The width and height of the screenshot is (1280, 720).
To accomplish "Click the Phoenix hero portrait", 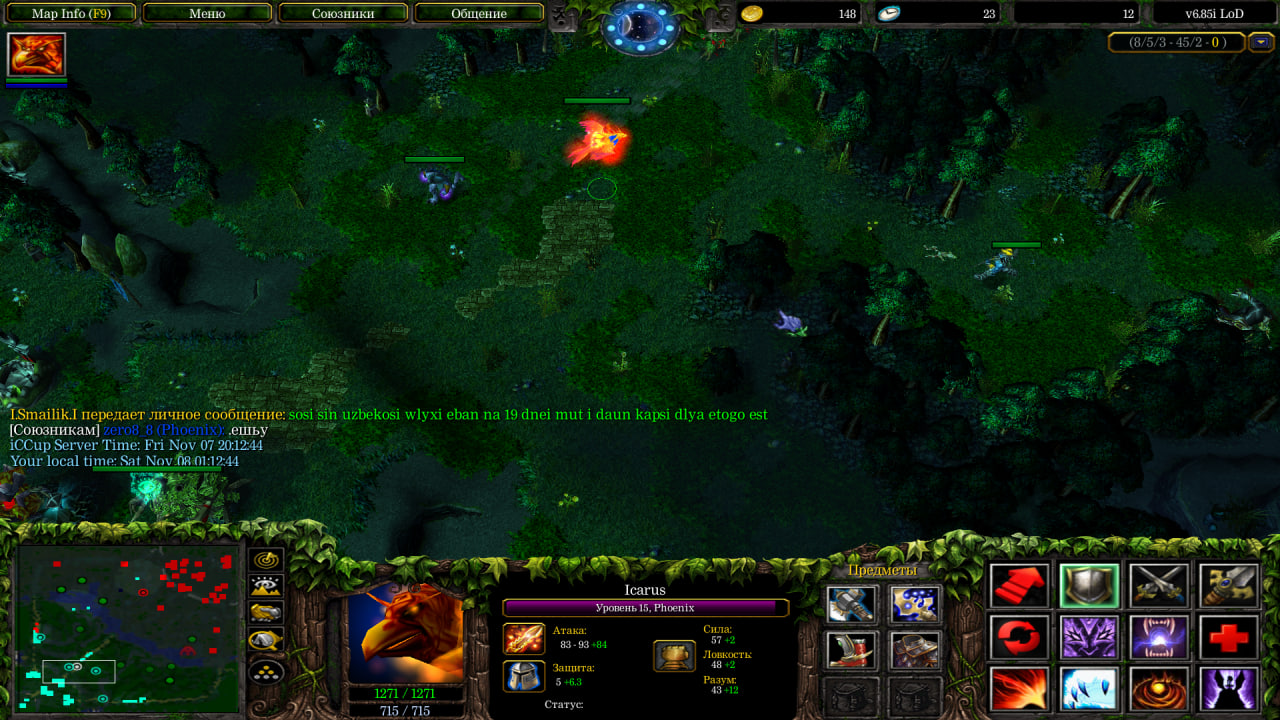I will (x=406, y=633).
